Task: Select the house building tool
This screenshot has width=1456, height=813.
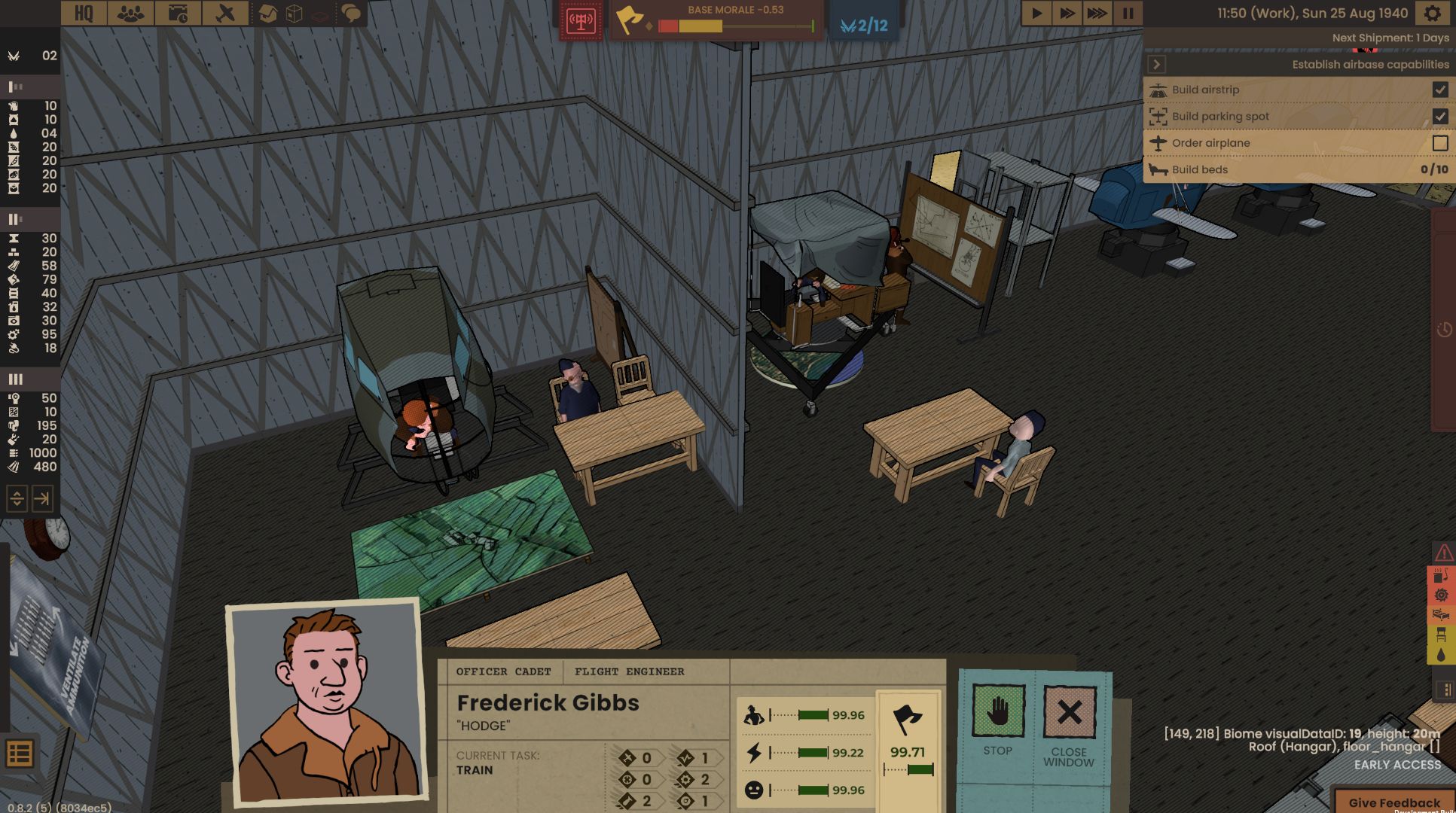Action: (267, 13)
